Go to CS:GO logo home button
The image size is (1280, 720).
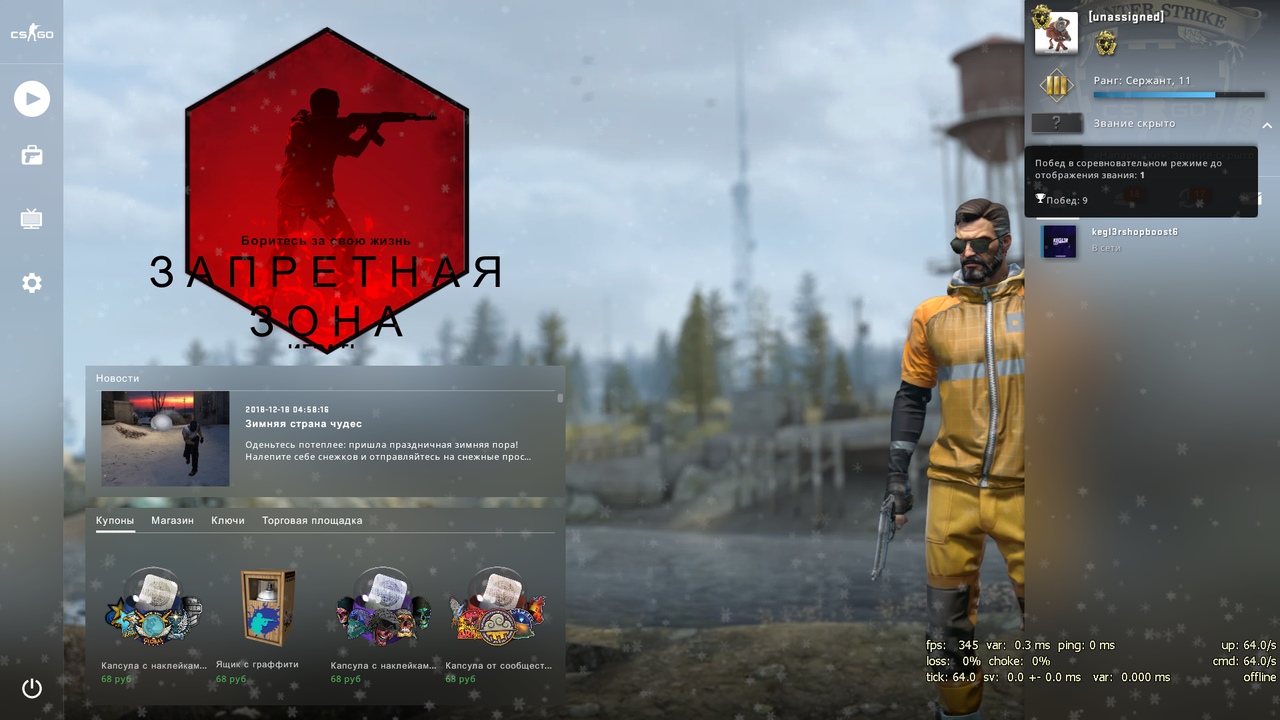(32, 34)
